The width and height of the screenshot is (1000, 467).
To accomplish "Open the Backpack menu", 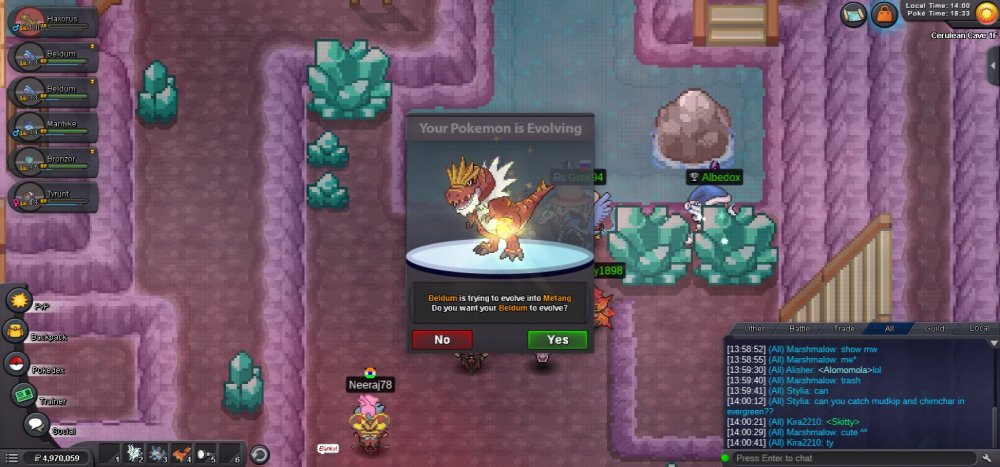I will pos(15,331).
